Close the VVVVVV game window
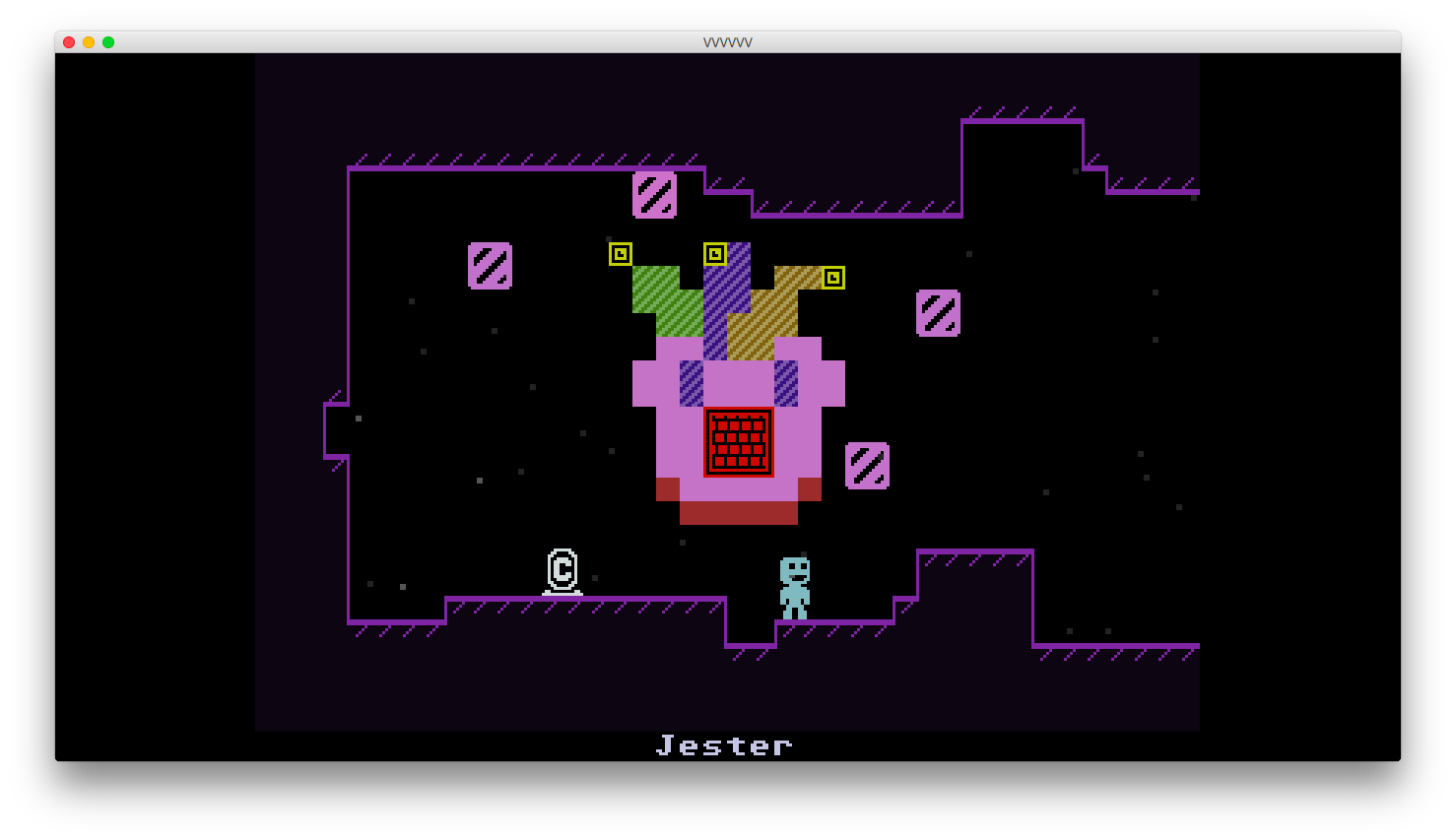This screenshot has height=840, width=1456. [x=69, y=42]
